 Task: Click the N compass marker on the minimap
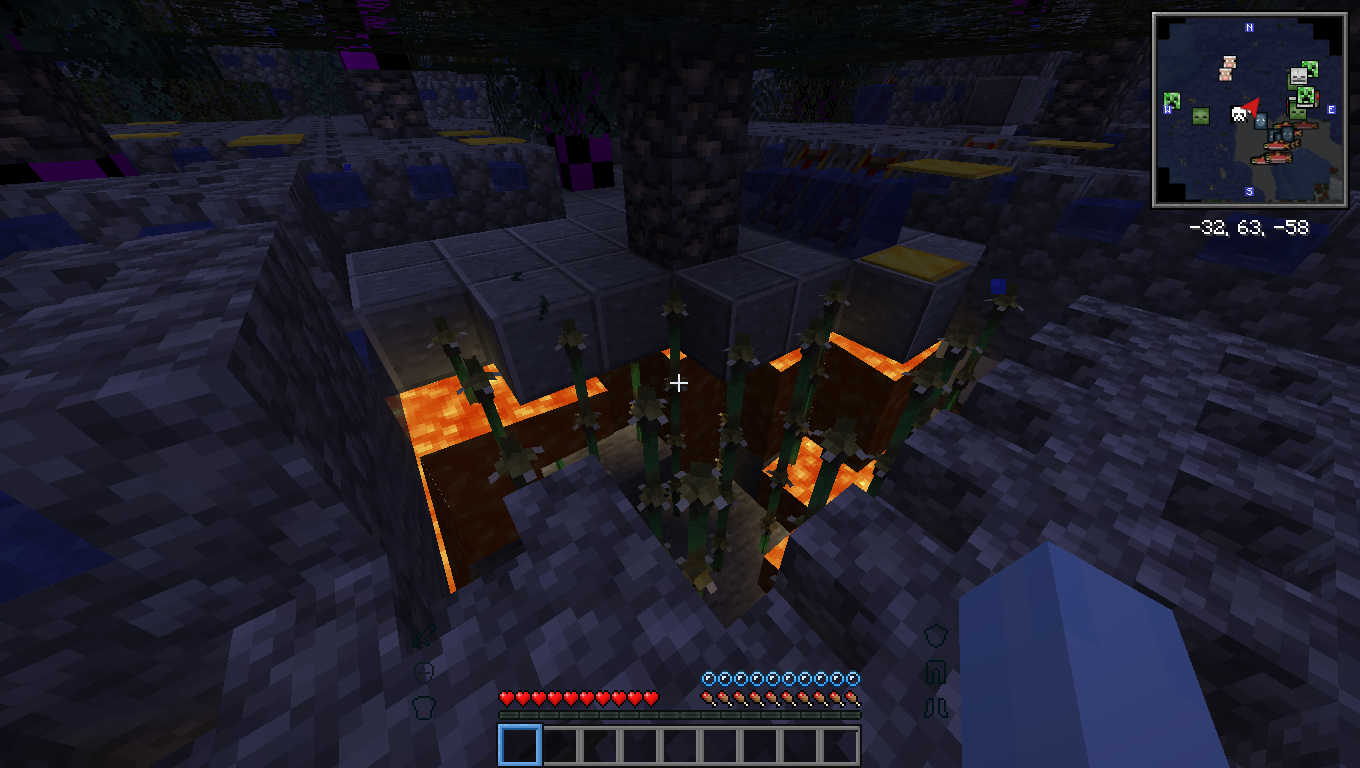coord(1248,28)
